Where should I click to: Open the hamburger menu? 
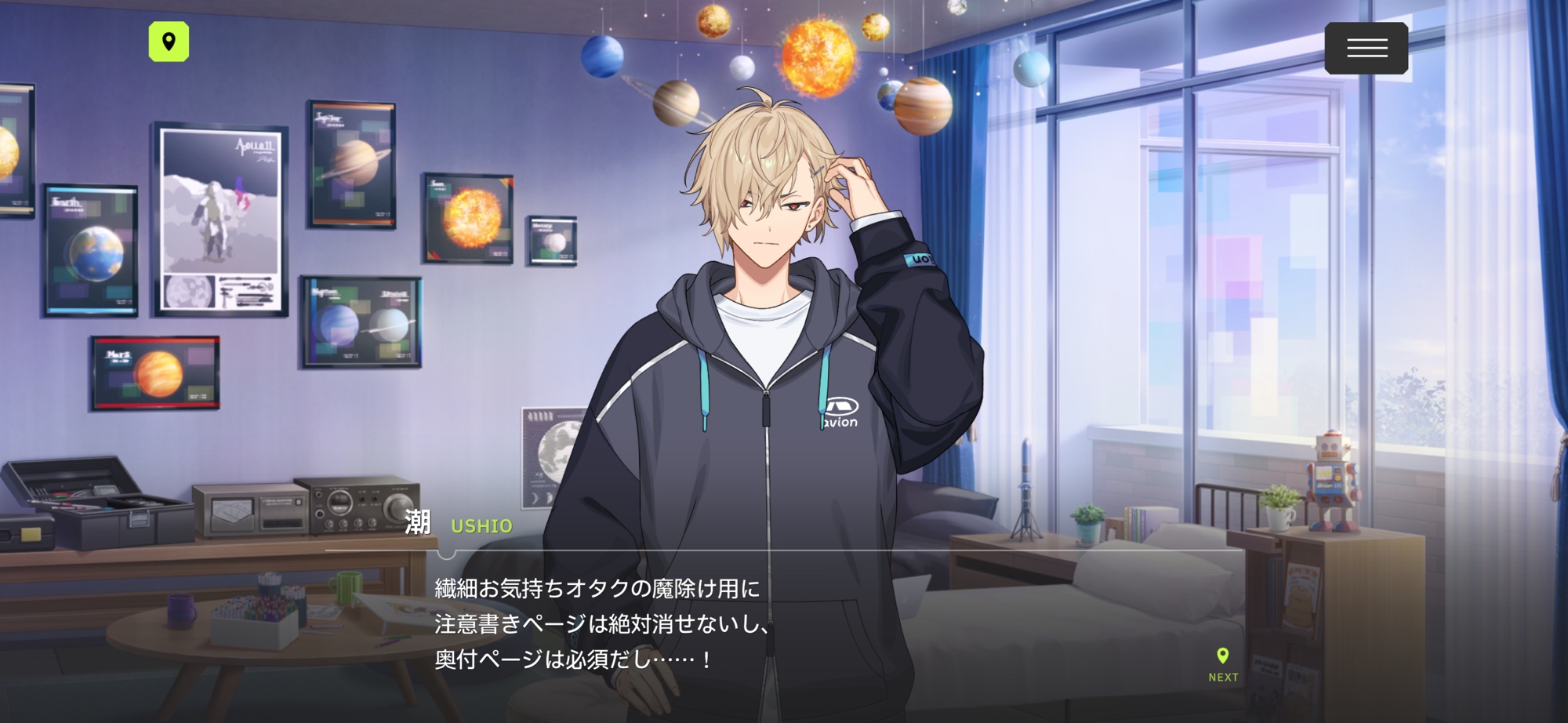click(1366, 49)
